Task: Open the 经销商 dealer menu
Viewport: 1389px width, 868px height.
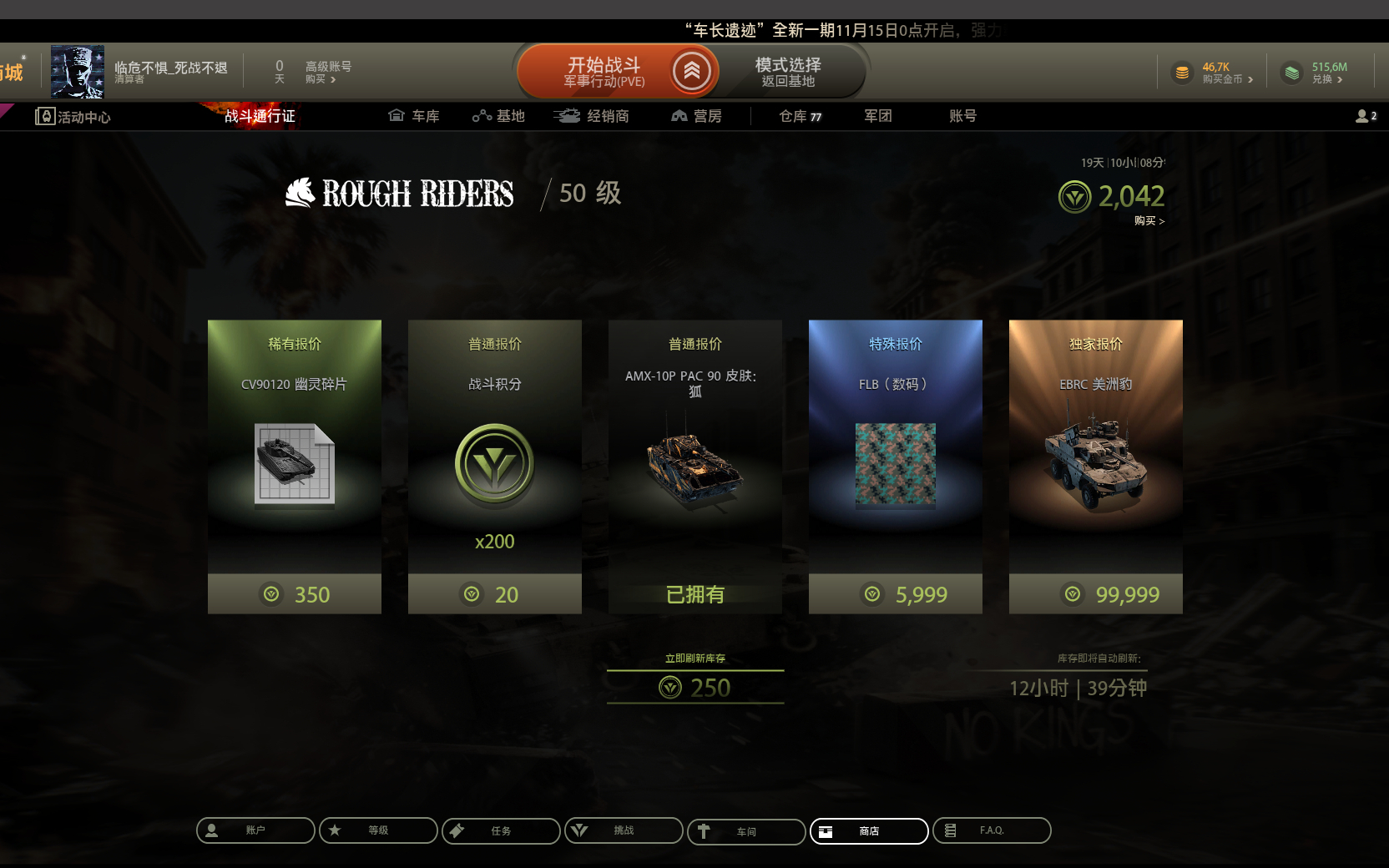Action: 591,116
